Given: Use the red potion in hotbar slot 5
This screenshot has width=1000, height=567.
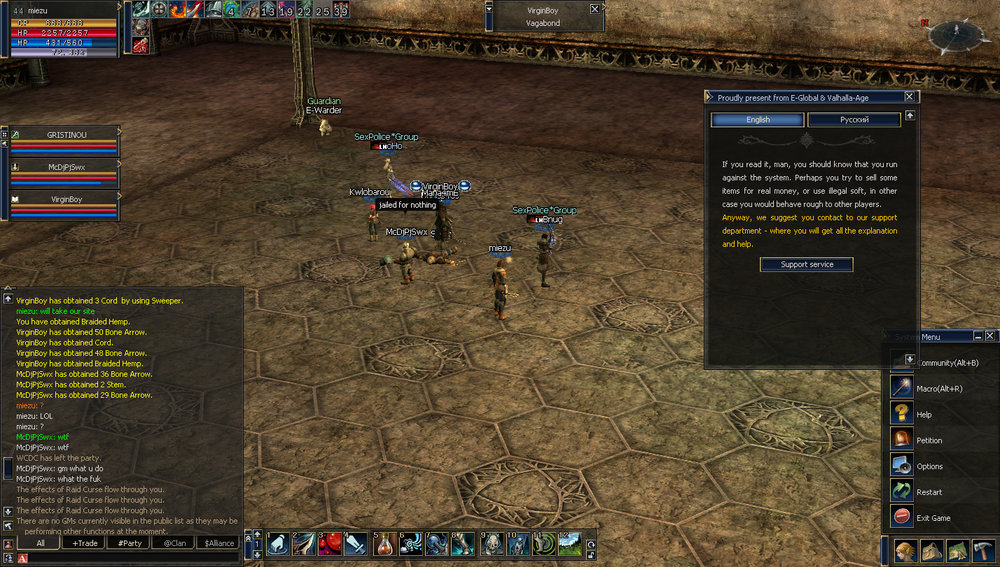Looking at the screenshot, I should tap(385, 544).
